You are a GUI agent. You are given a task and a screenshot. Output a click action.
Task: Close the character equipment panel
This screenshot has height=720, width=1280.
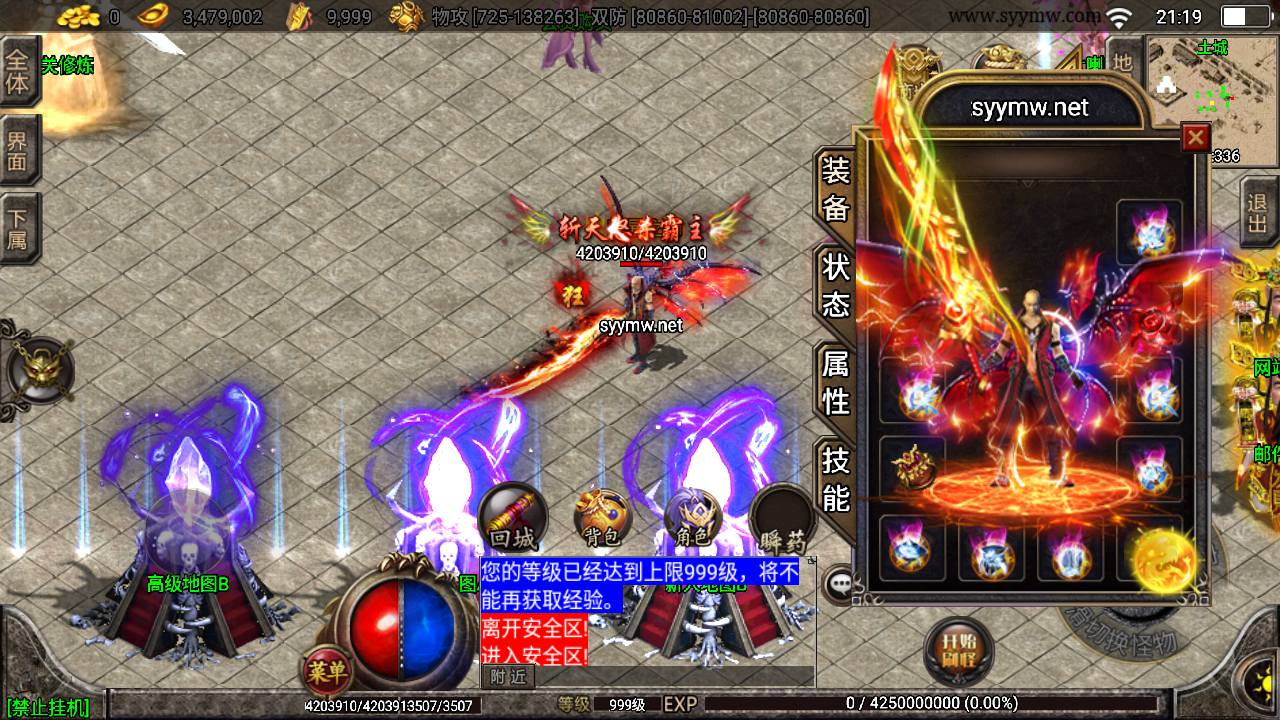click(1195, 137)
